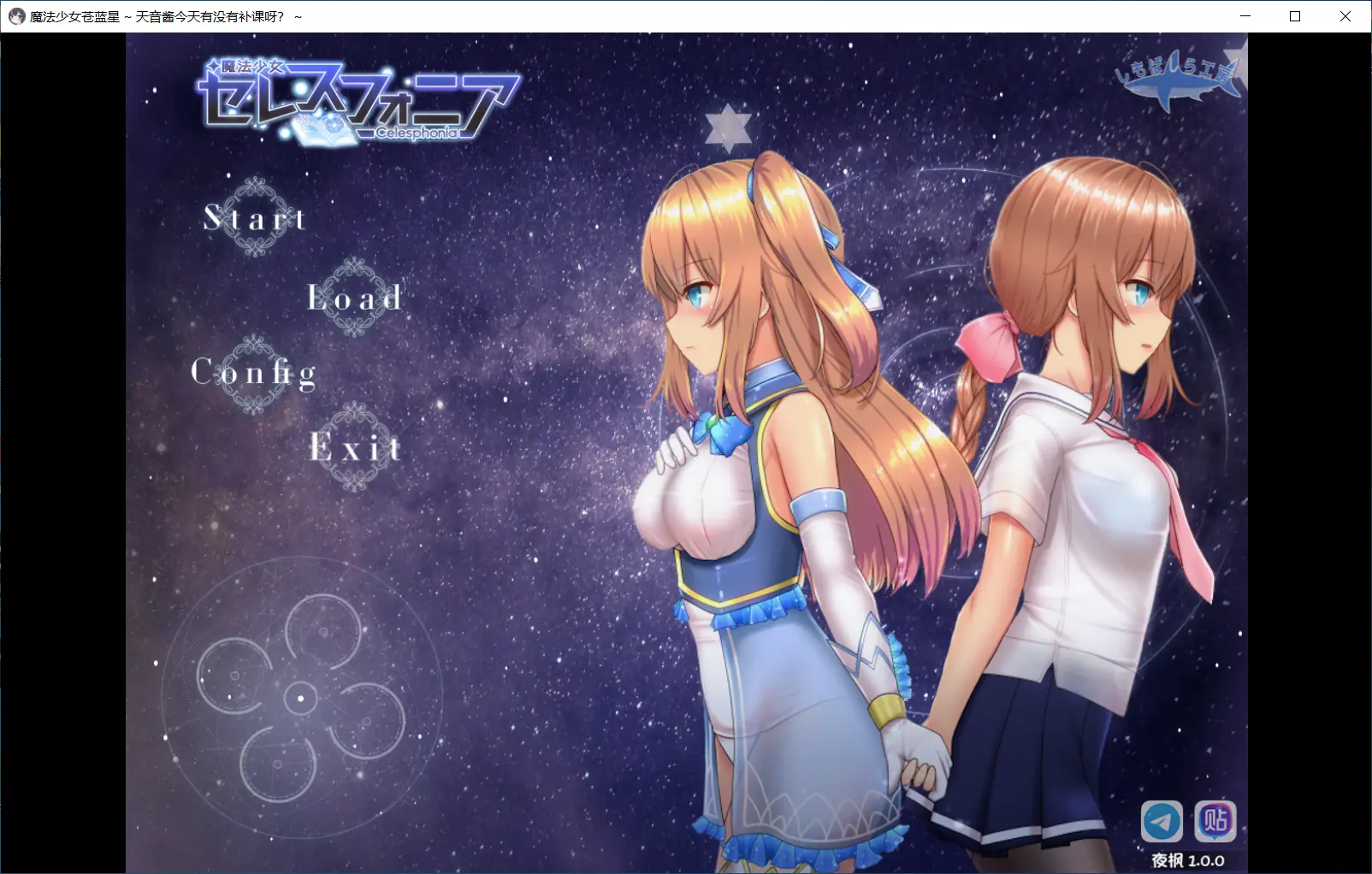The image size is (1372, 874).
Task: Click the purple 贴 icon
Action: tap(1215, 821)
